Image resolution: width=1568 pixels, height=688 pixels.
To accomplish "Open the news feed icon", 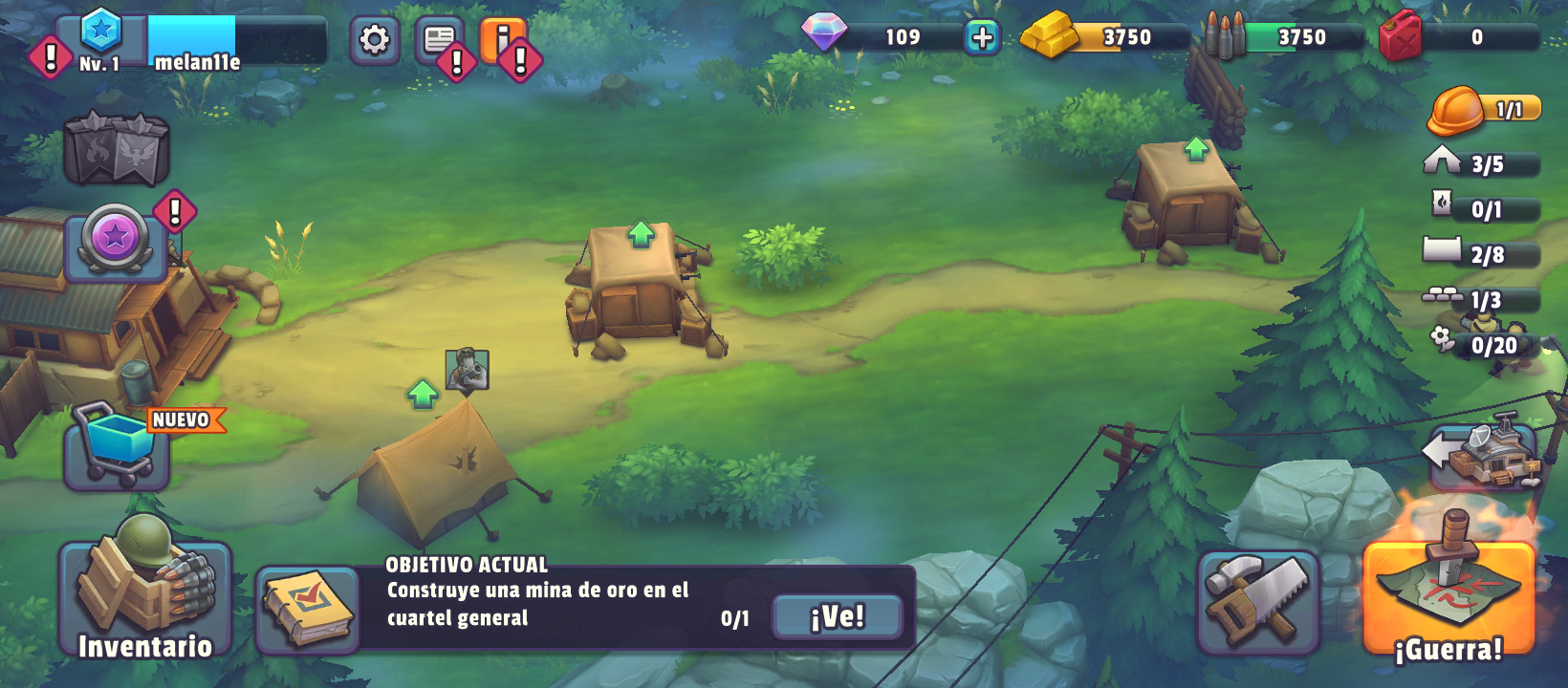I will 439,40.
